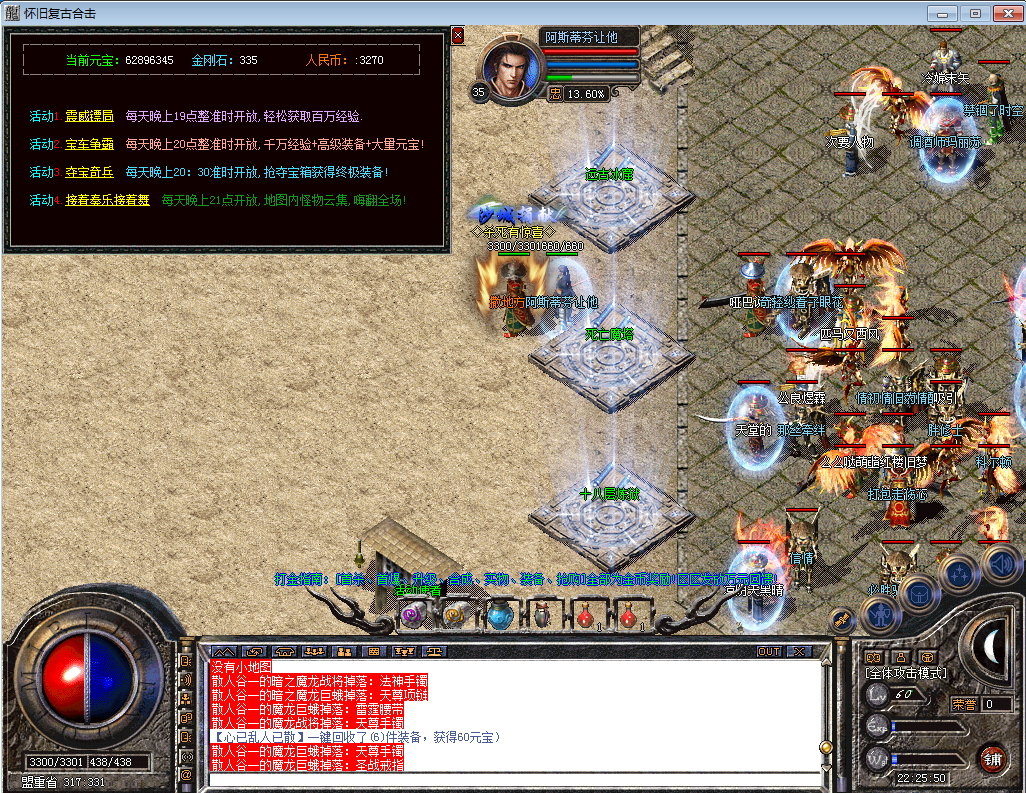Open the bag inventory round button

pos(917,593)
